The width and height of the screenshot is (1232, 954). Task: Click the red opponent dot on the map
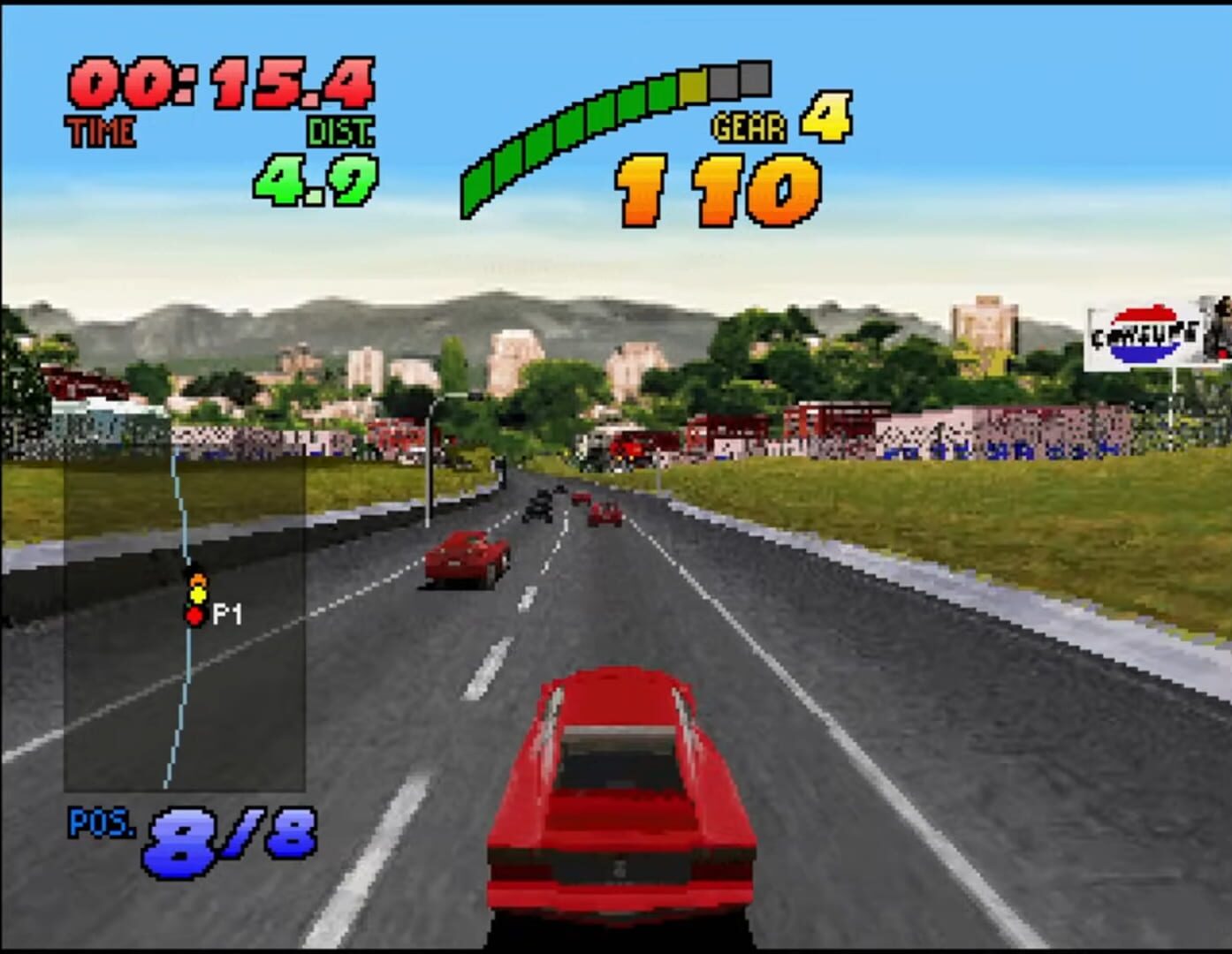pos(195,618)
